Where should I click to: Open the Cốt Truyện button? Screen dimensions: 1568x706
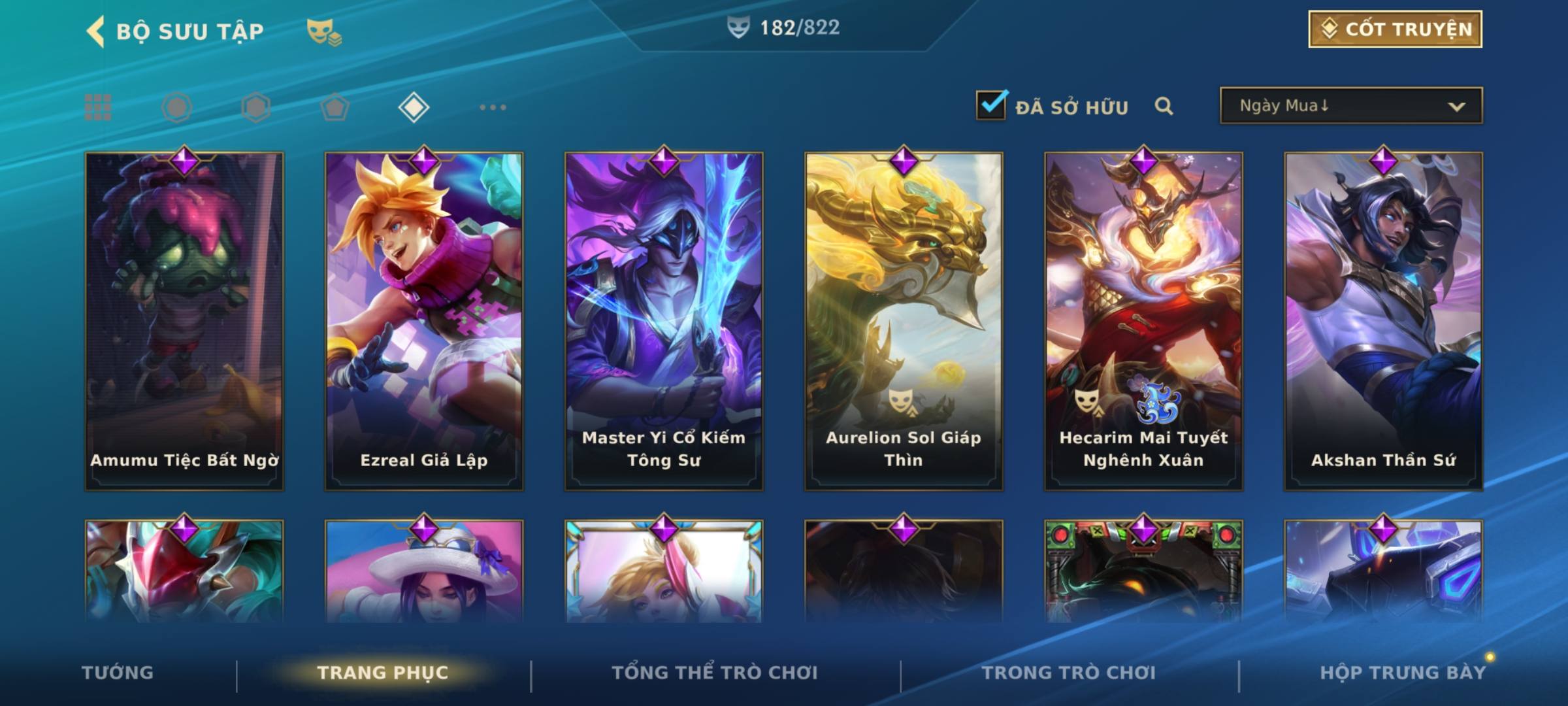[1395, 29]
